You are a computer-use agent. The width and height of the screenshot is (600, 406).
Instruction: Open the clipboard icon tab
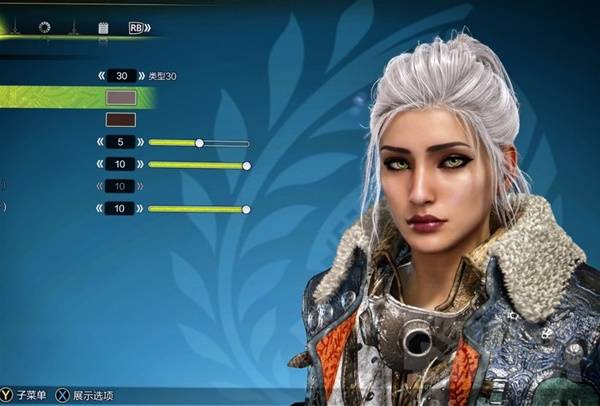pyautogui.click(x=103, y=27)
